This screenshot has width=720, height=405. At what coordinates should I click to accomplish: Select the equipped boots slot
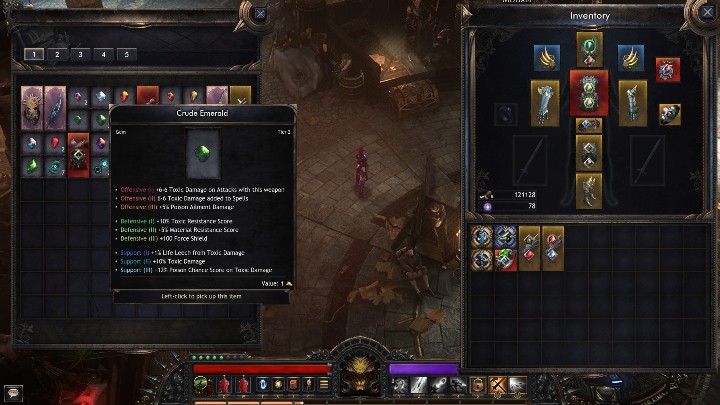(588, 191)
